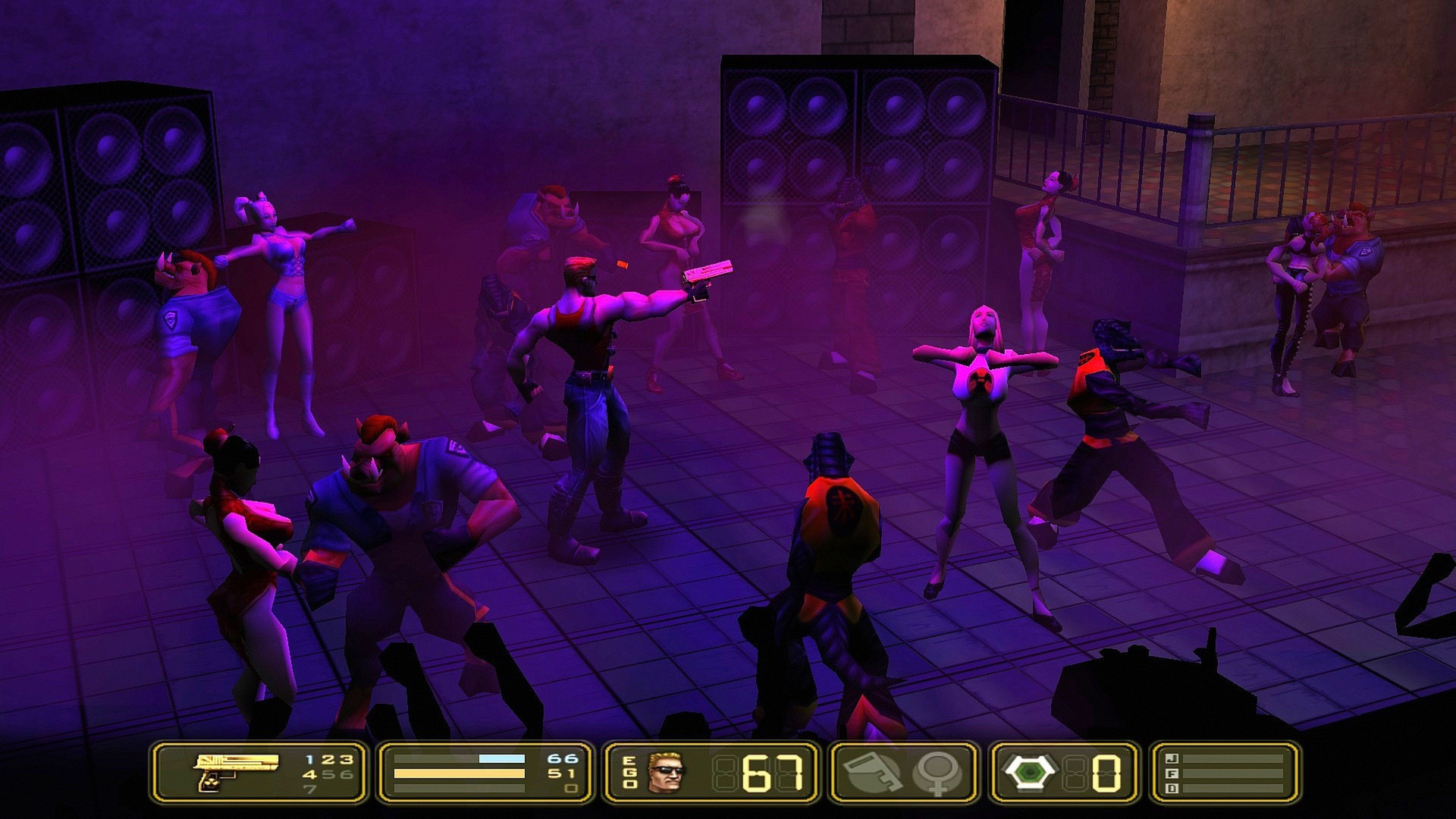Select the golden pistol weapon icon
The height and width of the screenshot is (819, 1456).
coord(235,771)
